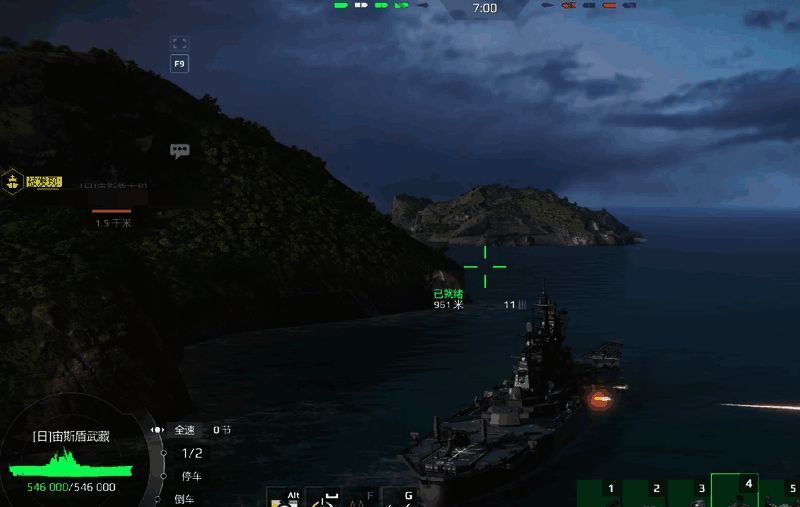The width and height of the screenshot is (800, 507).
Task: Set throttle to 1/2 speed
Action: tap(191, 453)
